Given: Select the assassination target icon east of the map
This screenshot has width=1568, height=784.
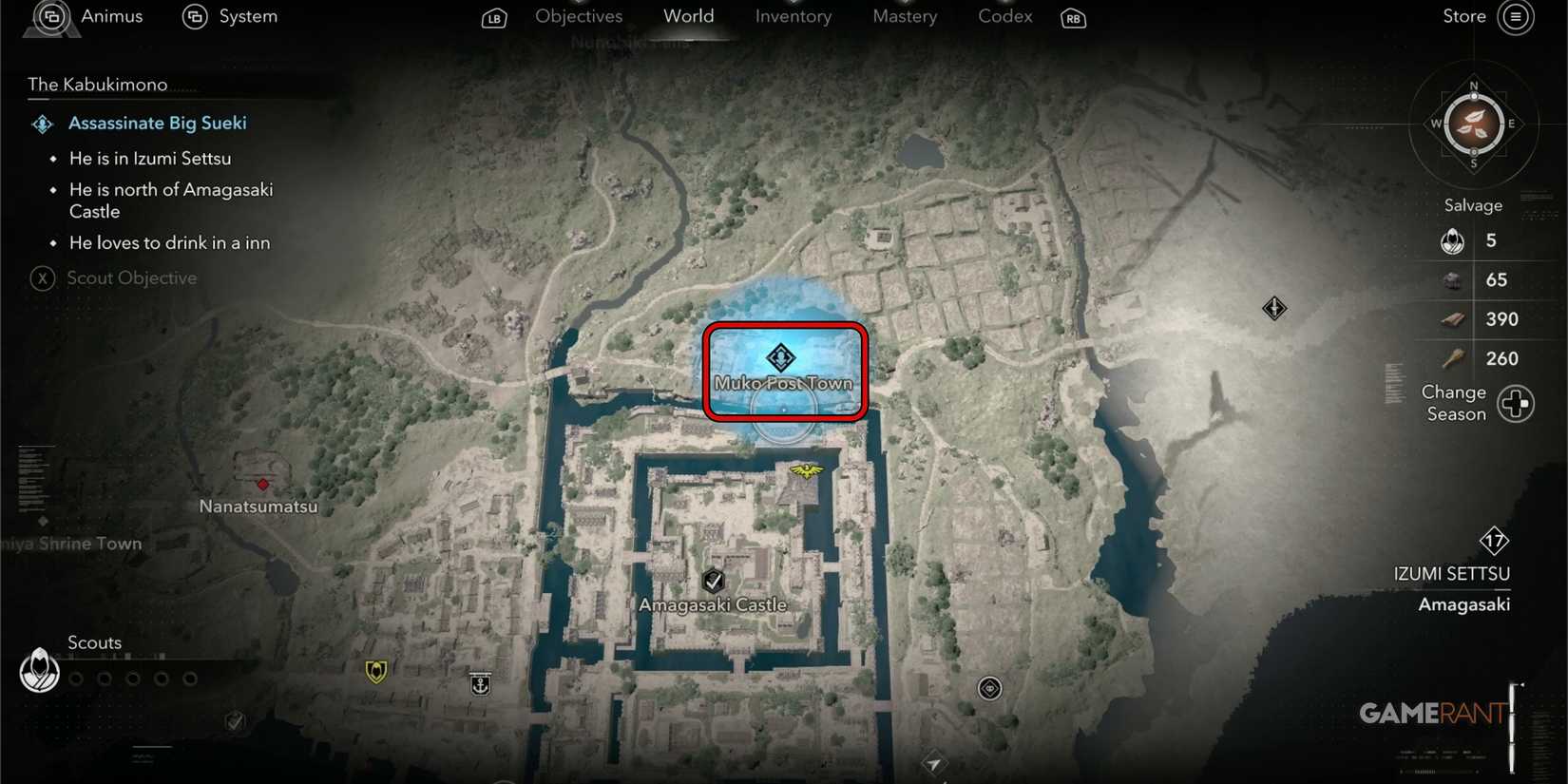Looking at the screenshot, I should pyautogui.click(x=1274, y=309).
